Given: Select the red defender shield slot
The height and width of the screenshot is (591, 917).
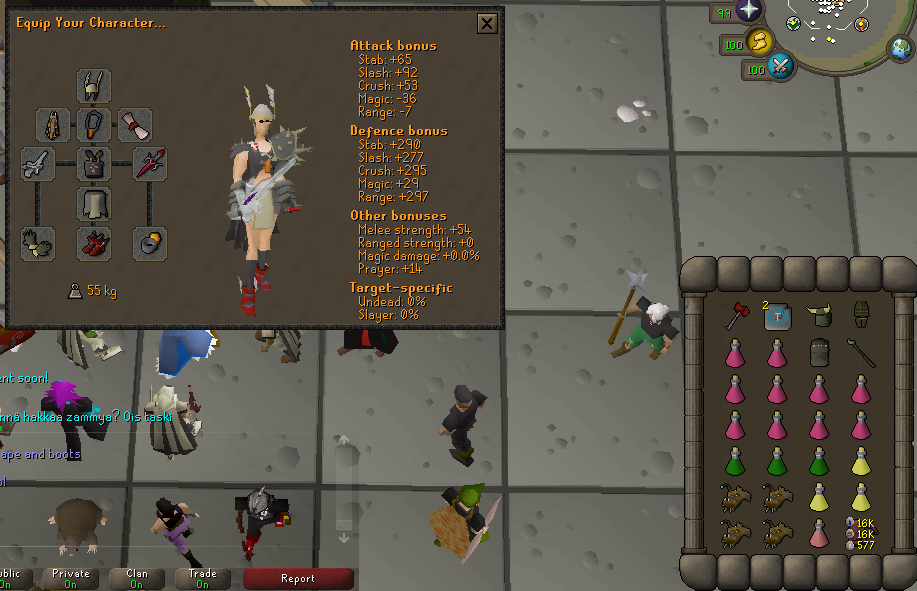Looking at the screenshot, I should click(150, 164).
